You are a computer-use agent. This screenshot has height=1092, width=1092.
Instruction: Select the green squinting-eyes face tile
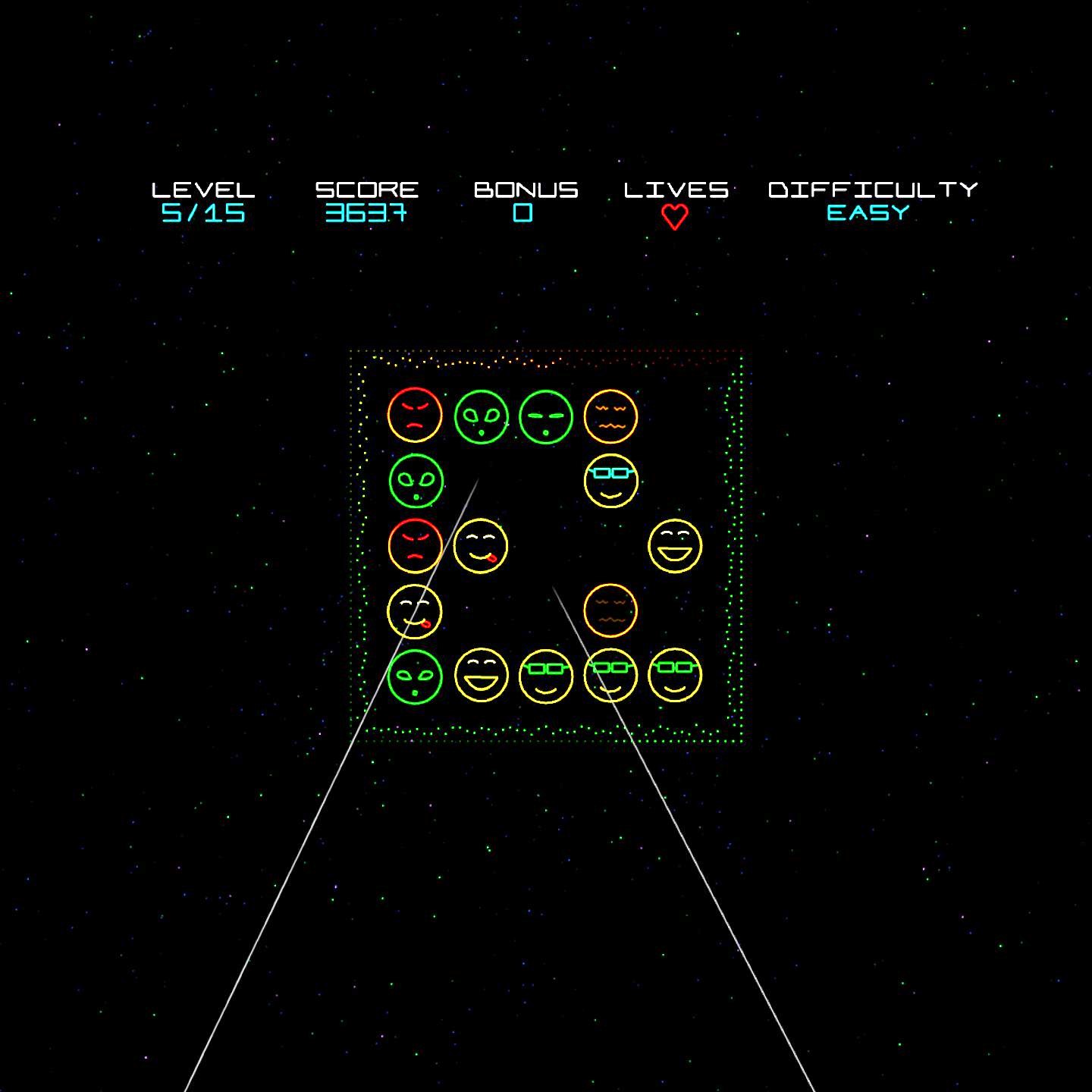coord(545,416)
